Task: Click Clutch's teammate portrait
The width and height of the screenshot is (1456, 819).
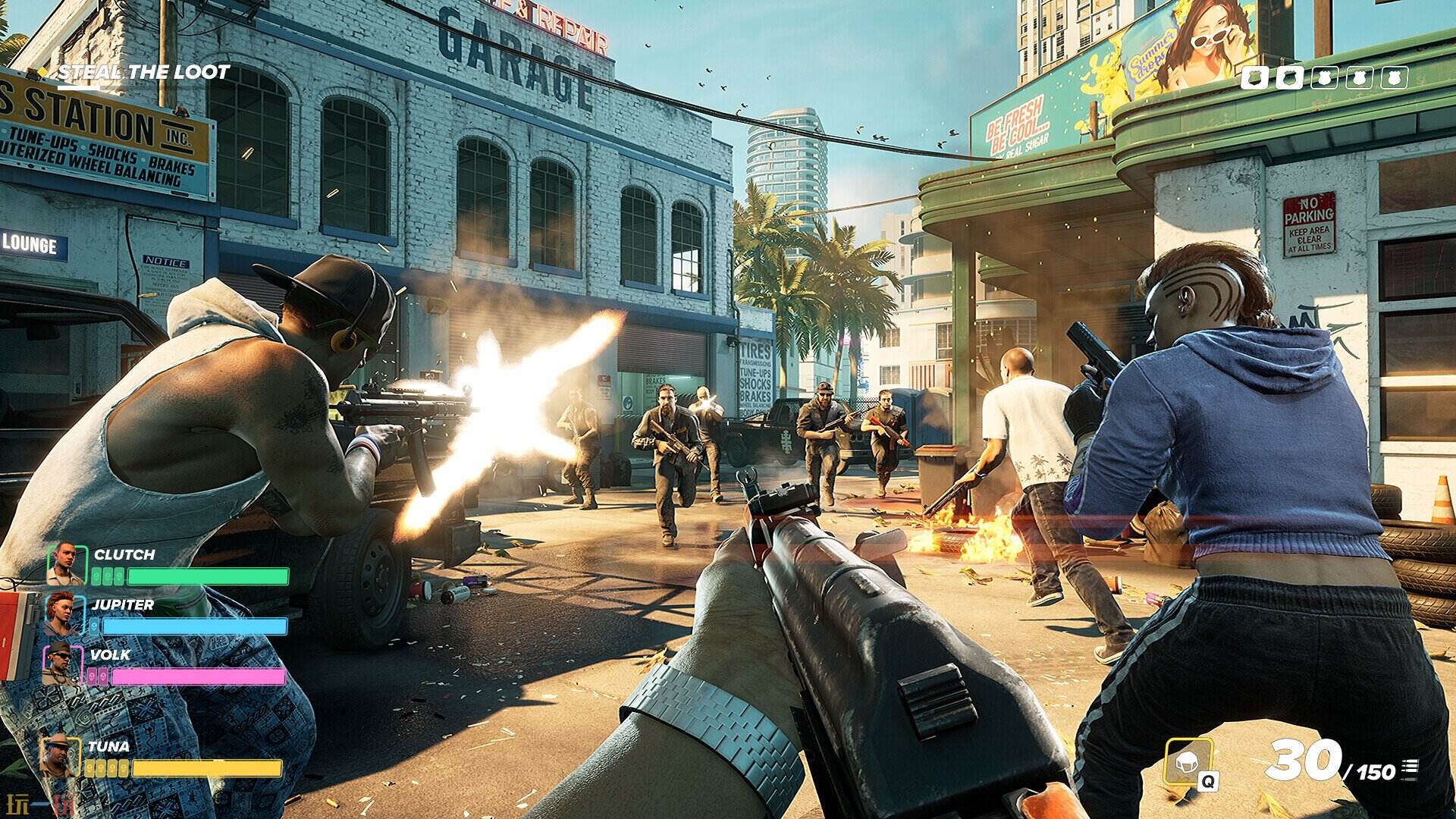Action: point(65,563)
